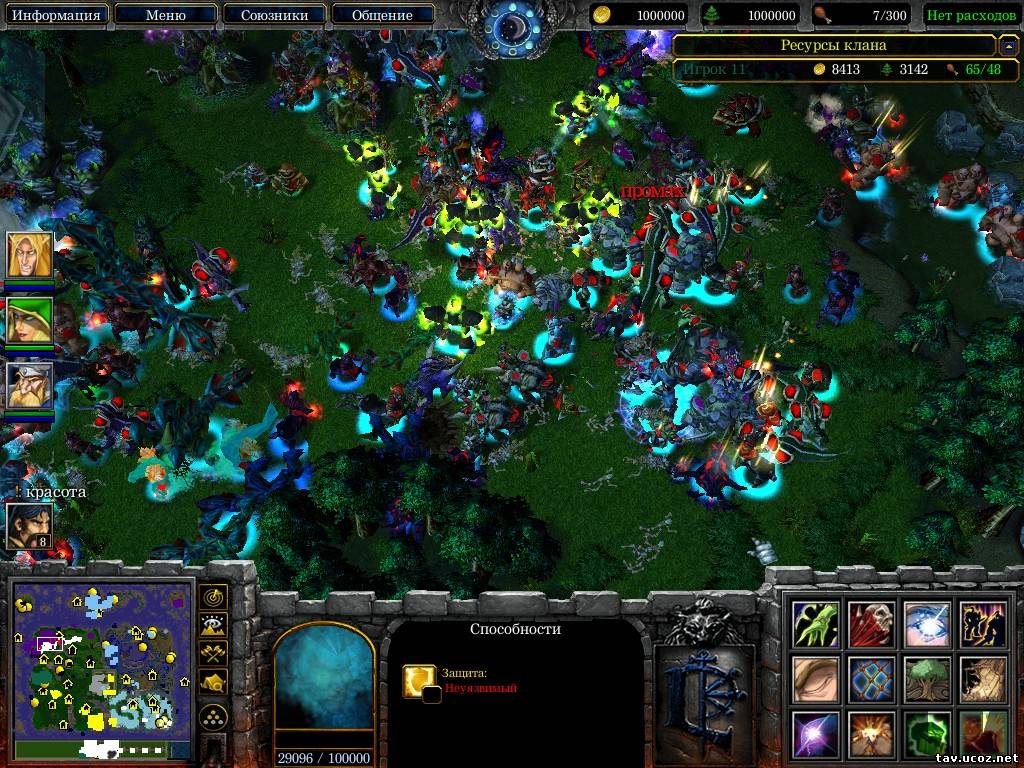This screenshot has width=1024, height=768.
Task: Open the formation toggle button
Action: 213,716
